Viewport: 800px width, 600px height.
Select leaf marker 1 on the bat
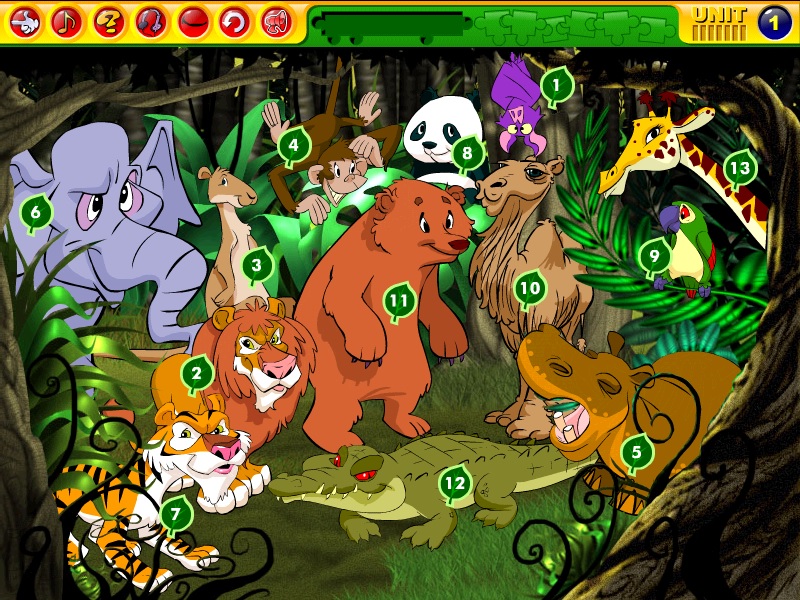coord(556,86)
